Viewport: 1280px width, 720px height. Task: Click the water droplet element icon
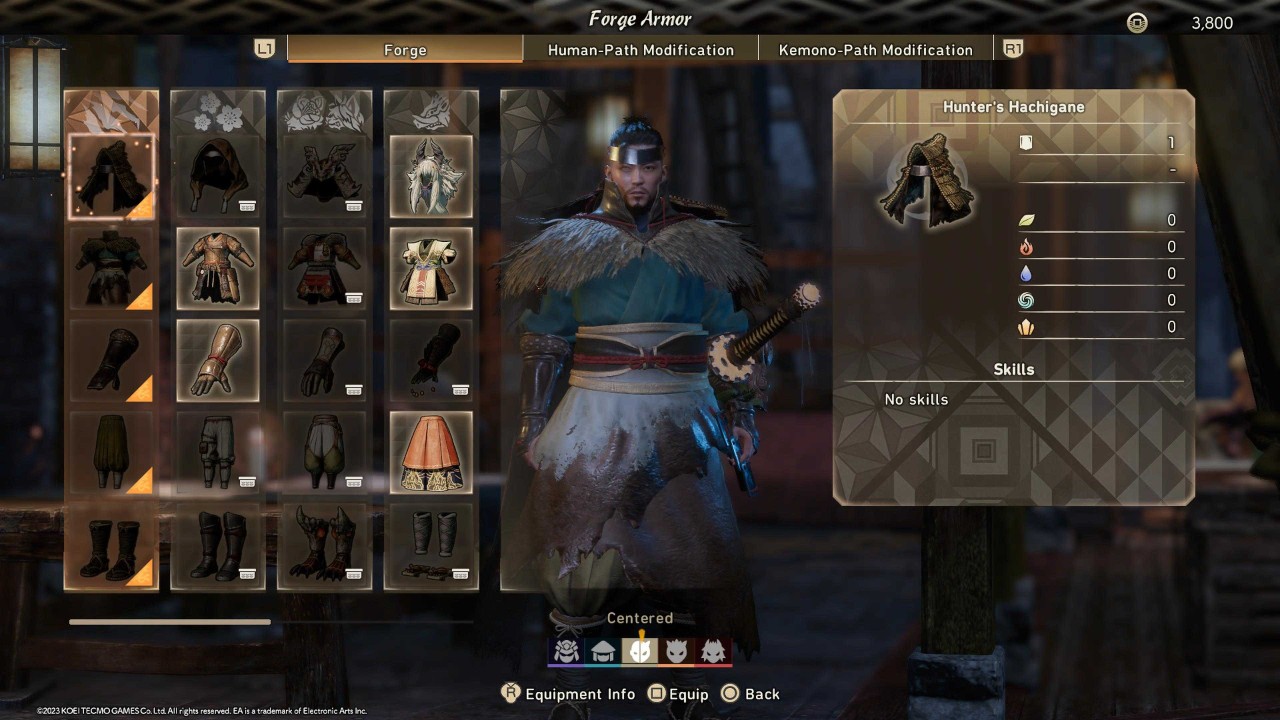point(1027,273)
